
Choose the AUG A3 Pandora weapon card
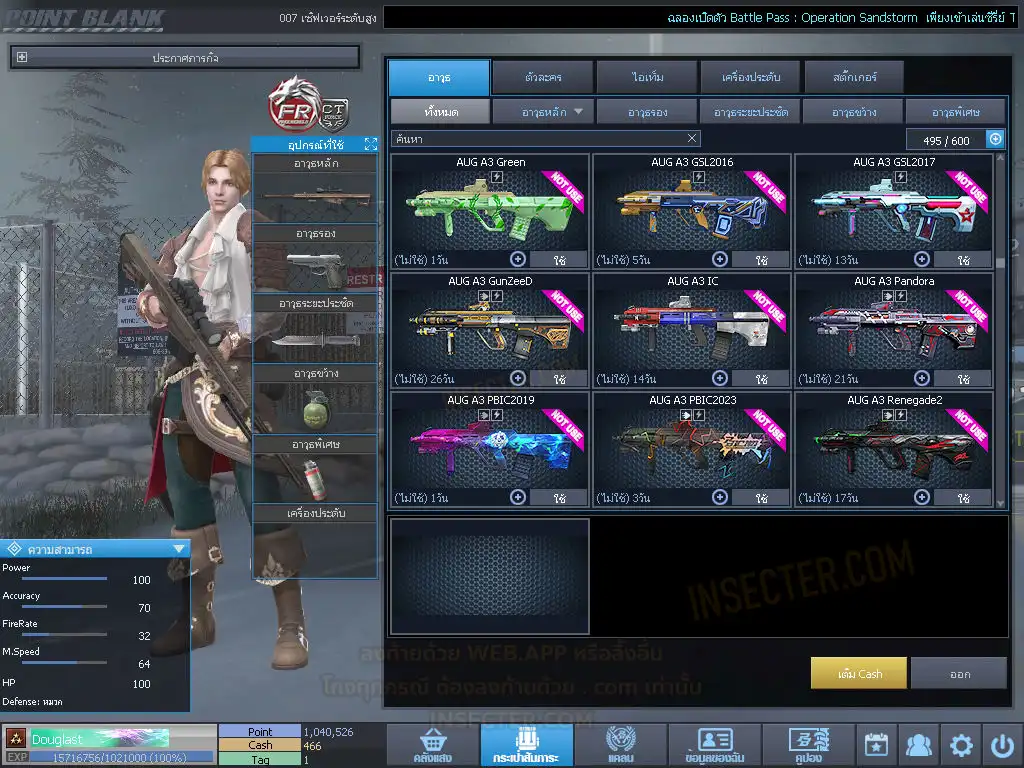click(x=894, y=329)
